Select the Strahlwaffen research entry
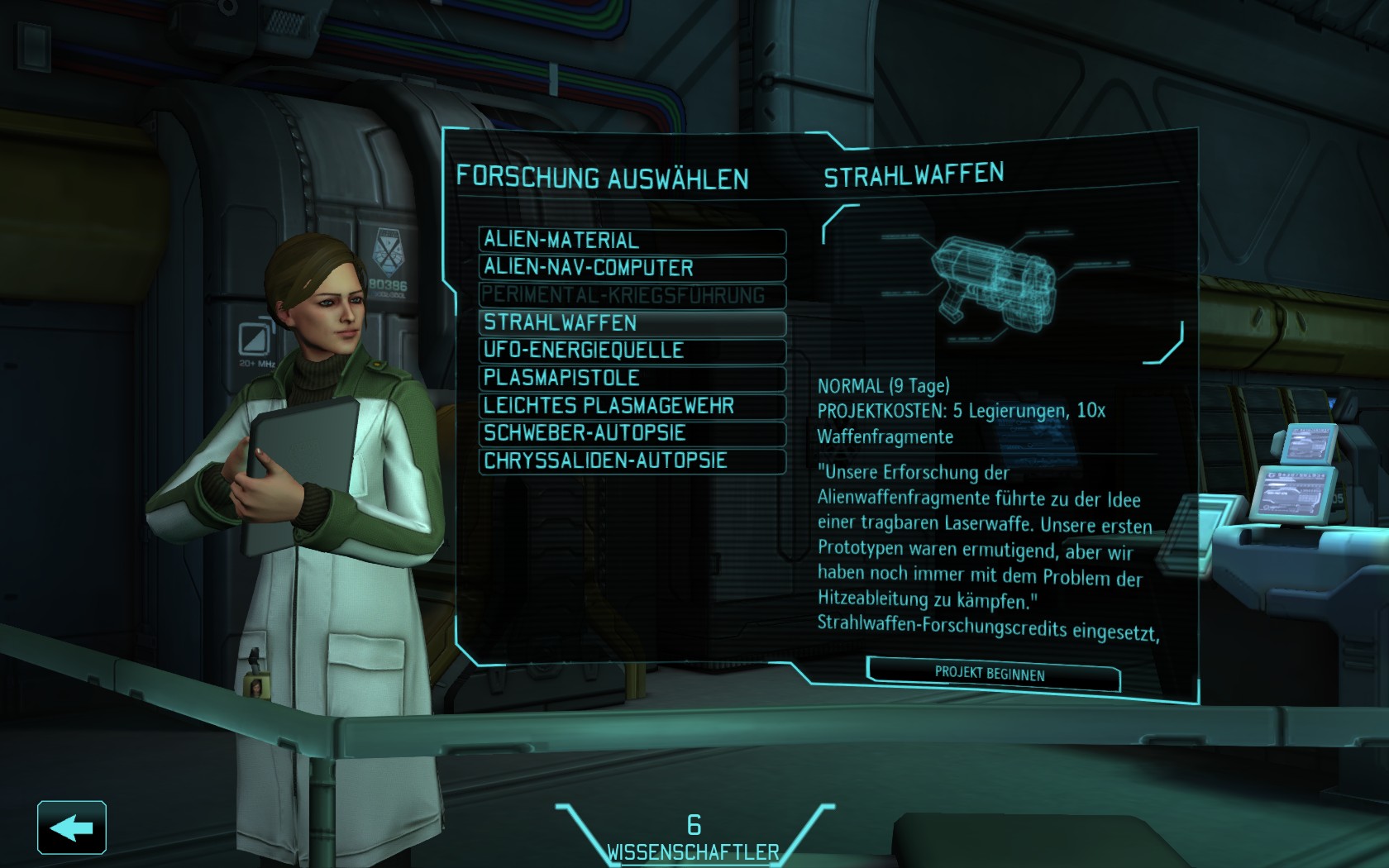This screenshot has height=868, width=1389. coord(632,323)
